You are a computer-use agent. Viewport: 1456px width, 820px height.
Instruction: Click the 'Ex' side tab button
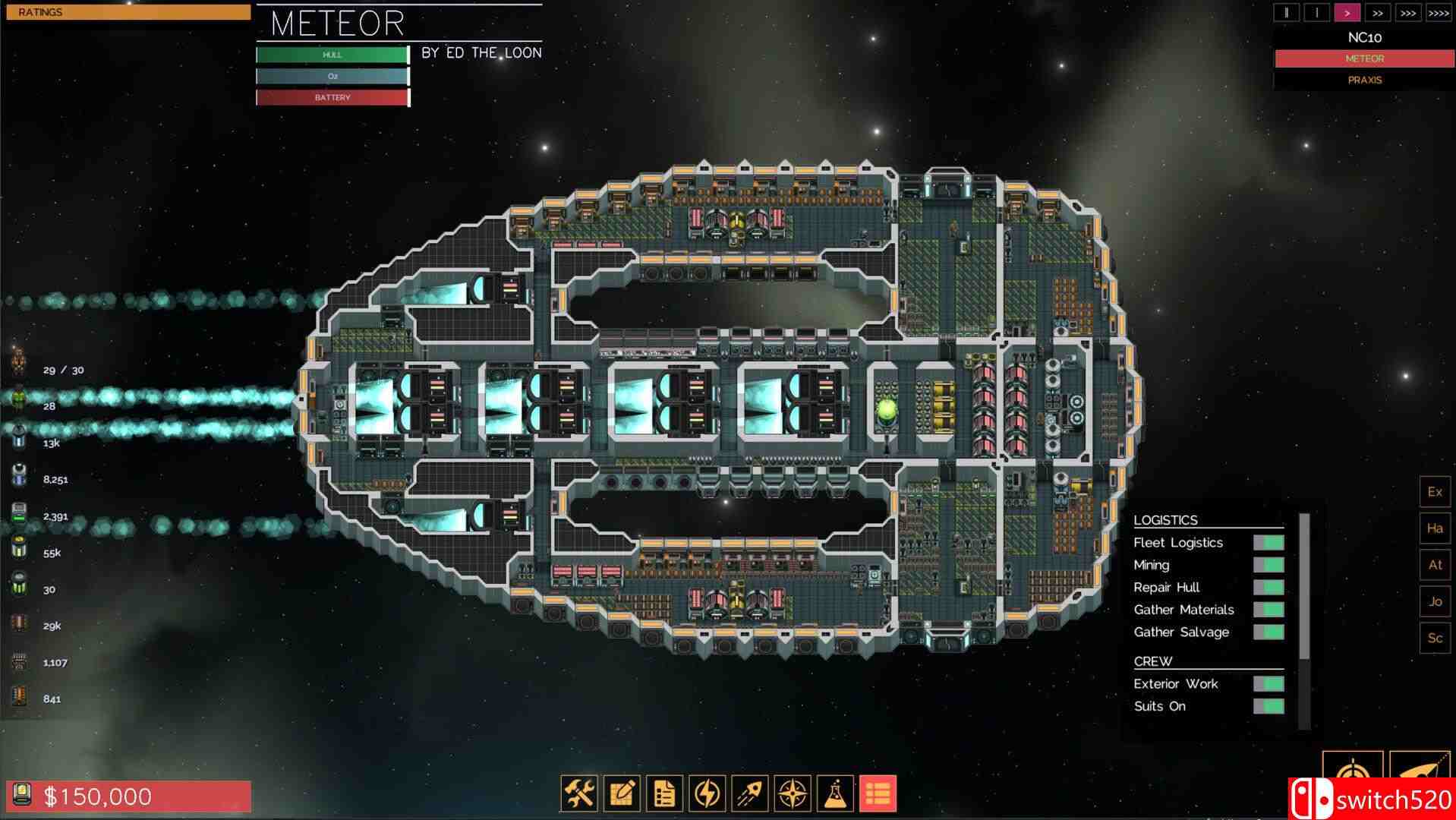click(1435, 492)
